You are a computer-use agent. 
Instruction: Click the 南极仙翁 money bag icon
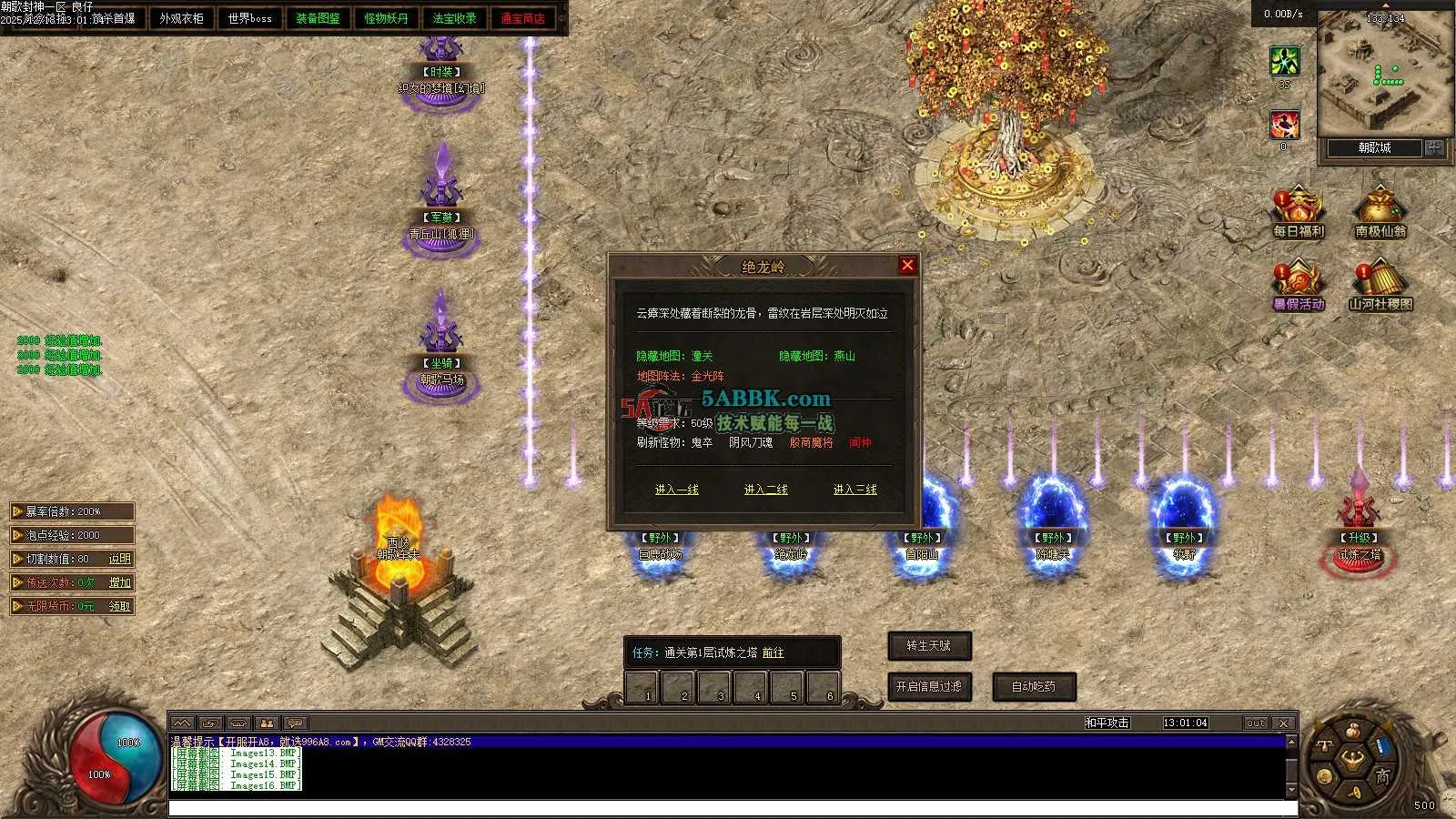(x=1380, y=211)
